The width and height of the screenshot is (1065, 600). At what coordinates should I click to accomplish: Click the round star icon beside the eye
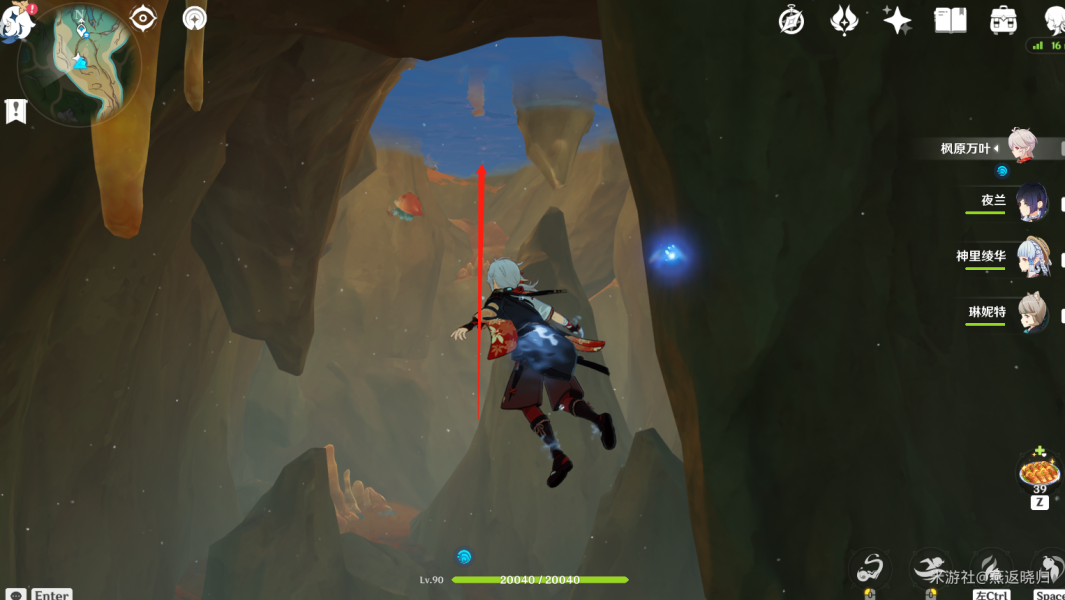(195, 18)
